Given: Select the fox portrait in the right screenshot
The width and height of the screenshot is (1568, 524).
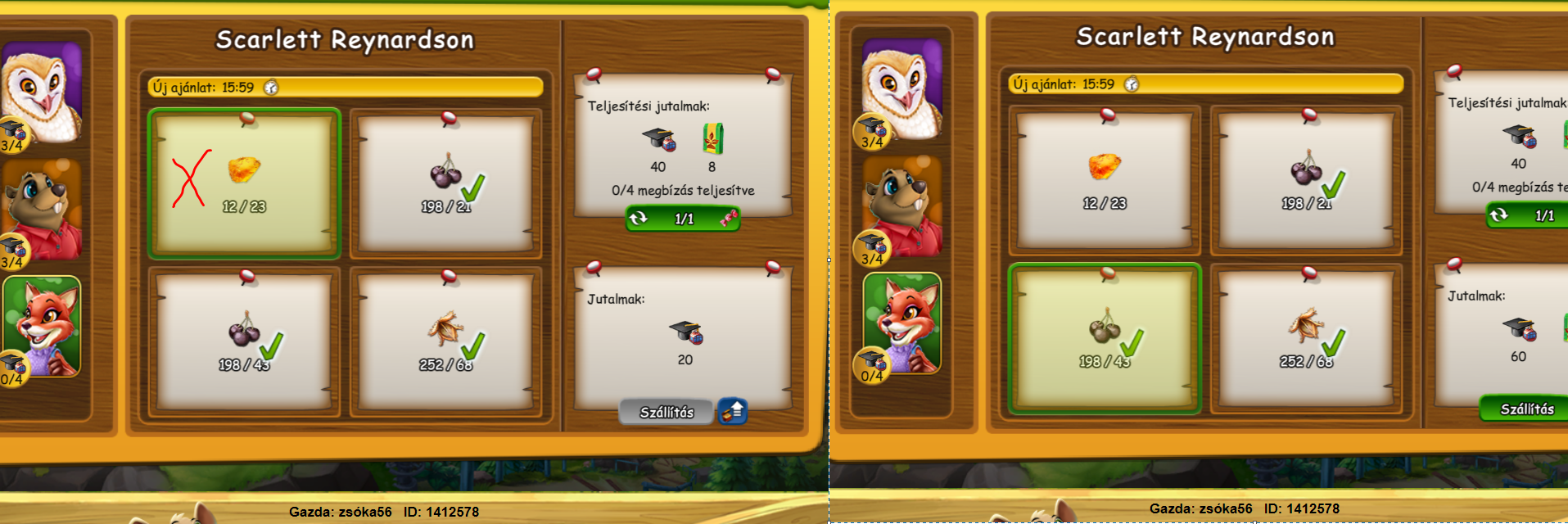Looking at the screenshot, I should [901, 323].
